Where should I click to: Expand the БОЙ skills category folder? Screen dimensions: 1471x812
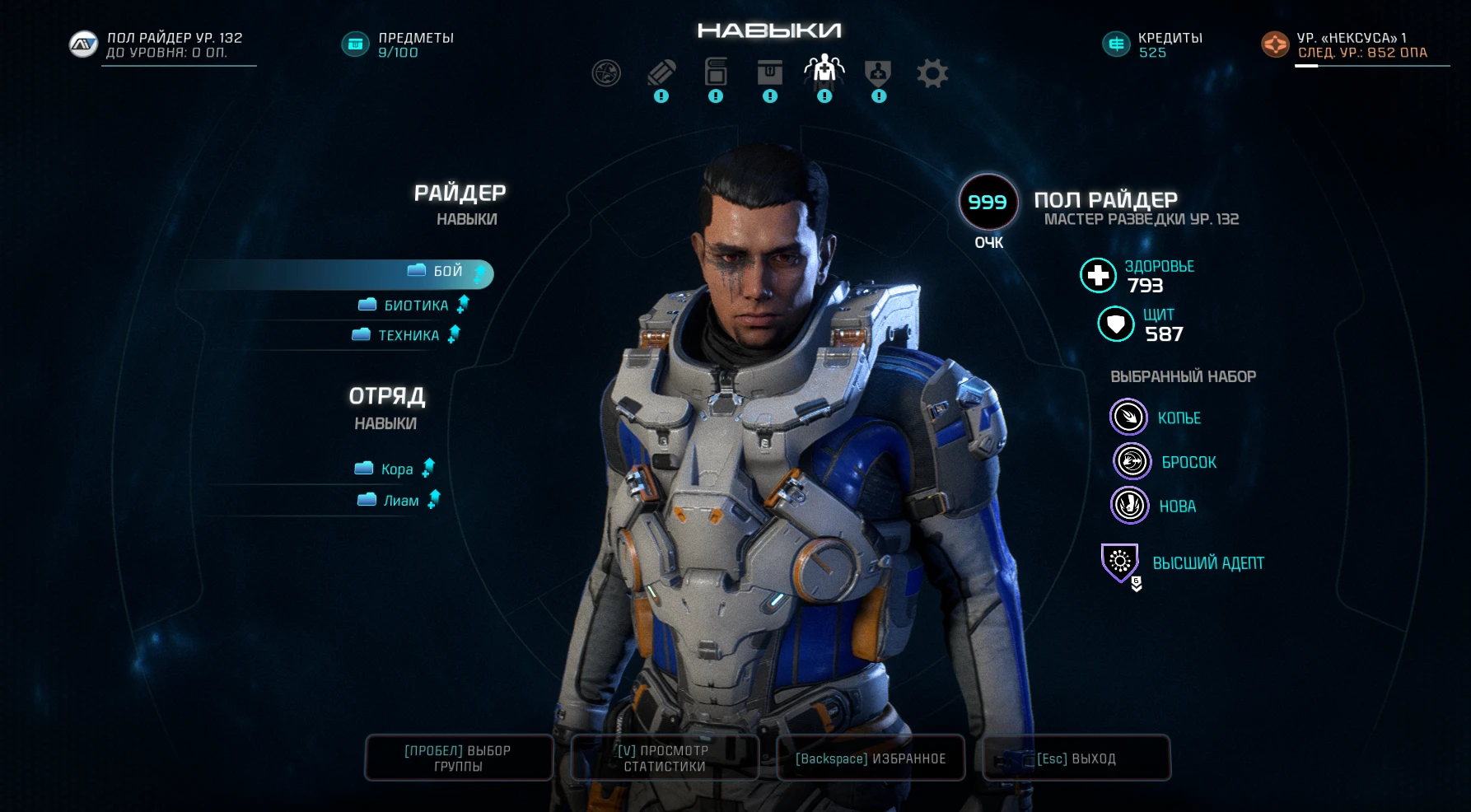(437, 272)
